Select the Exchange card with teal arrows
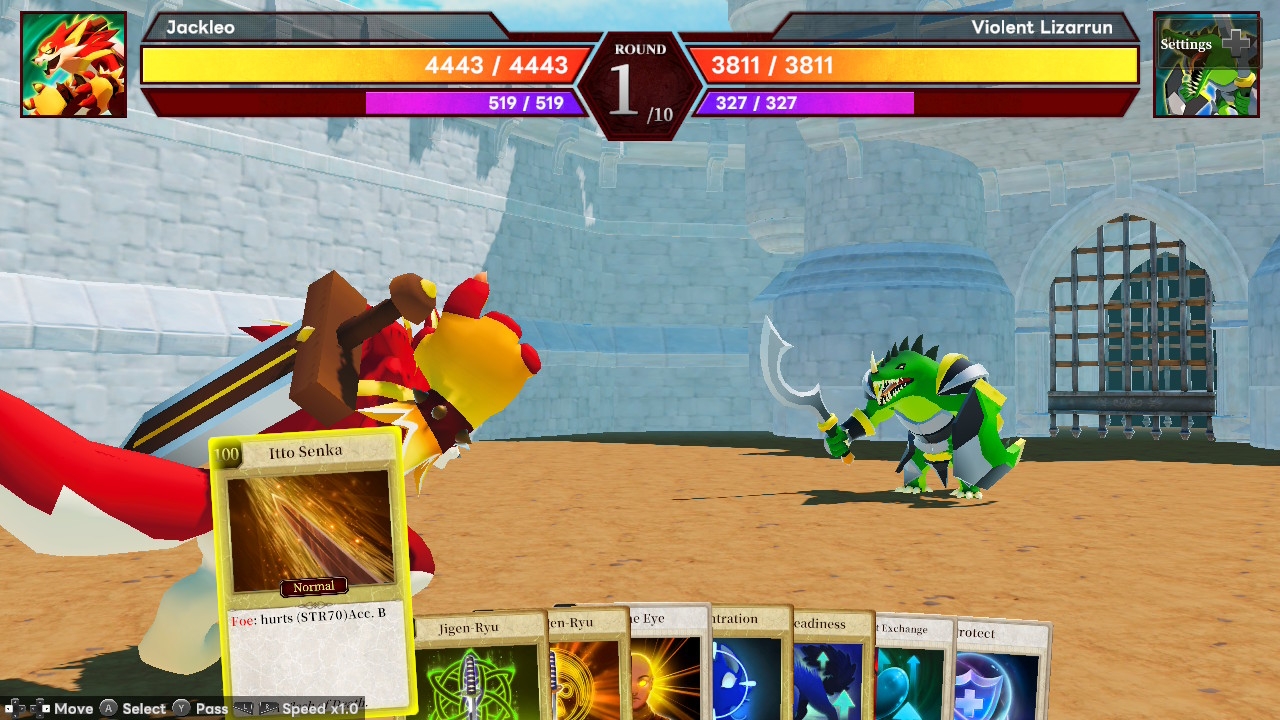Screen dimensions: 1280x720 point(910,672)
